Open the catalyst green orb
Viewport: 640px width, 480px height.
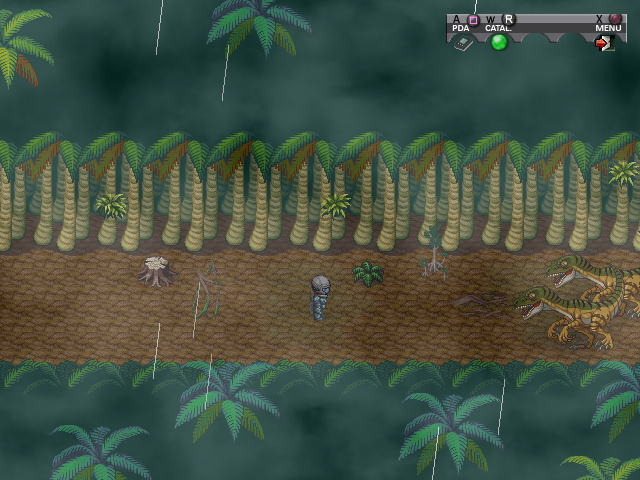[x=499, y=42]
